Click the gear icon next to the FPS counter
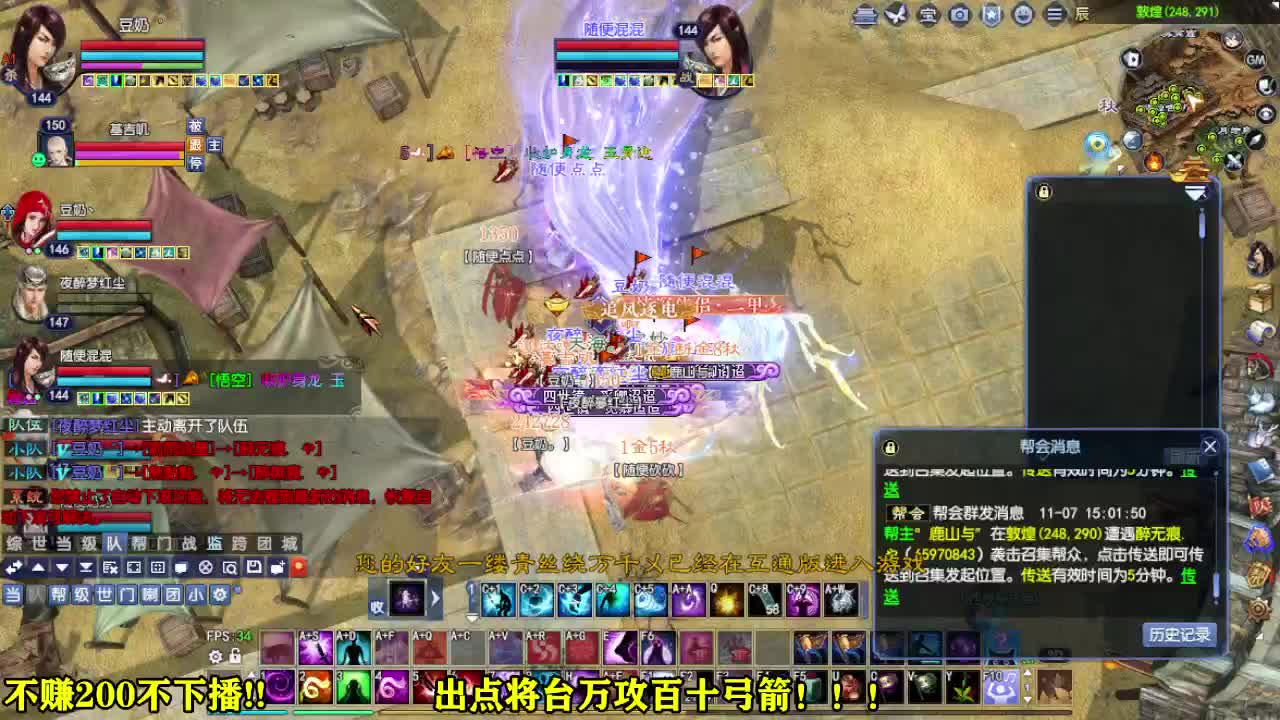This screenshot has width=1280, height=720. [215, 656]
